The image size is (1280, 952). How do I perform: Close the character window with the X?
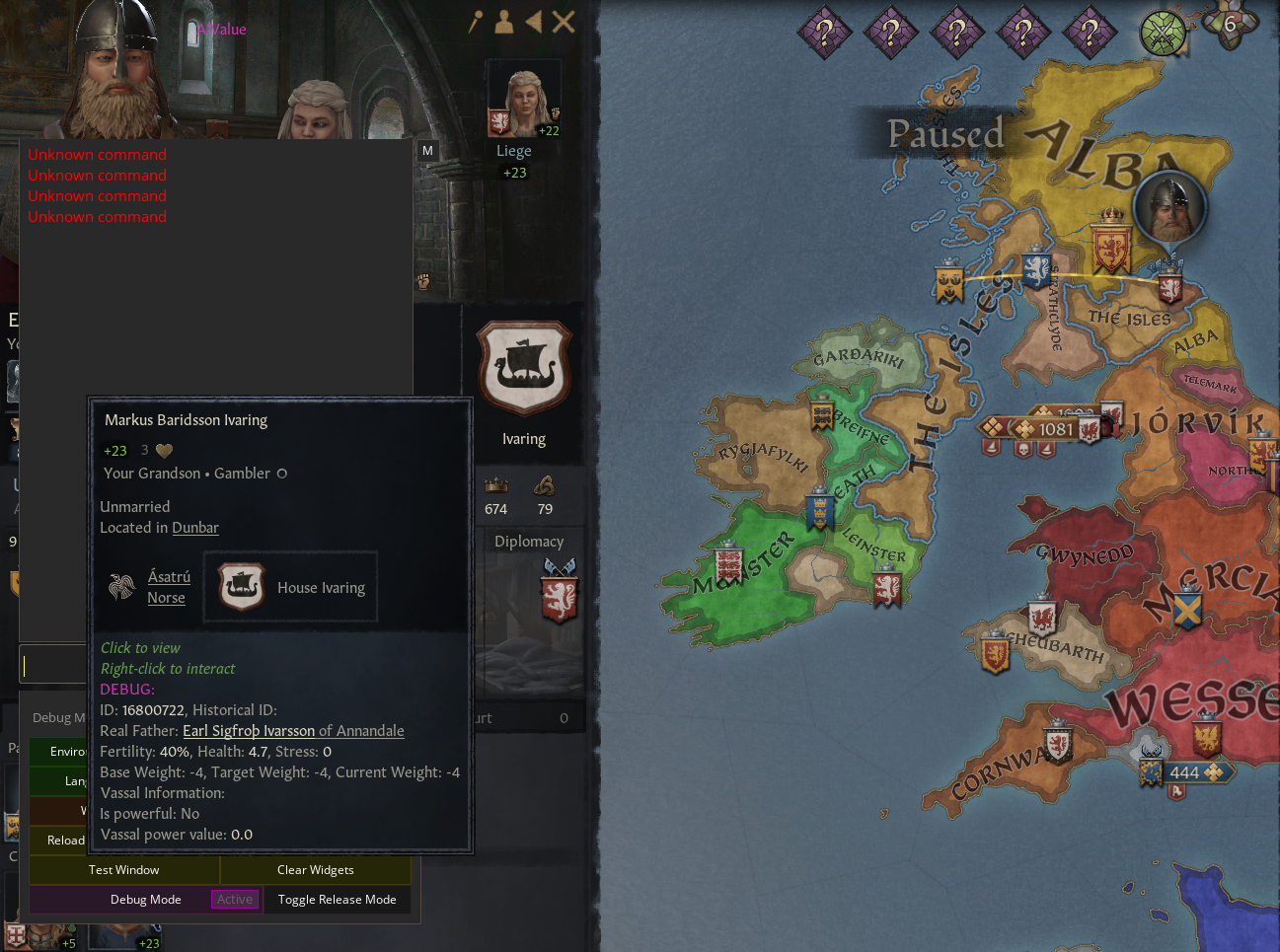tap(564, 22)
